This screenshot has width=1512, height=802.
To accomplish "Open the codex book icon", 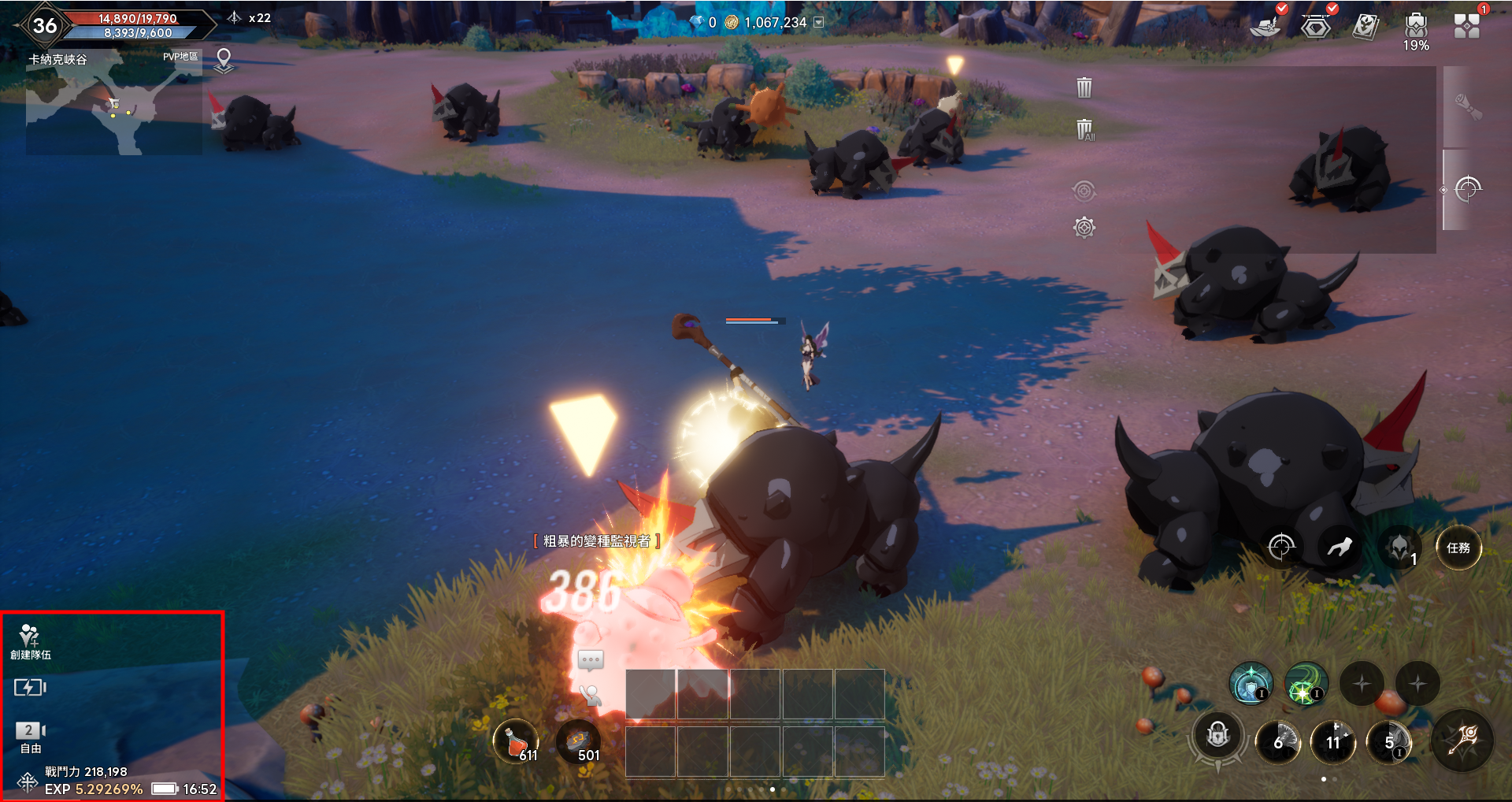I will (1365, 27).
